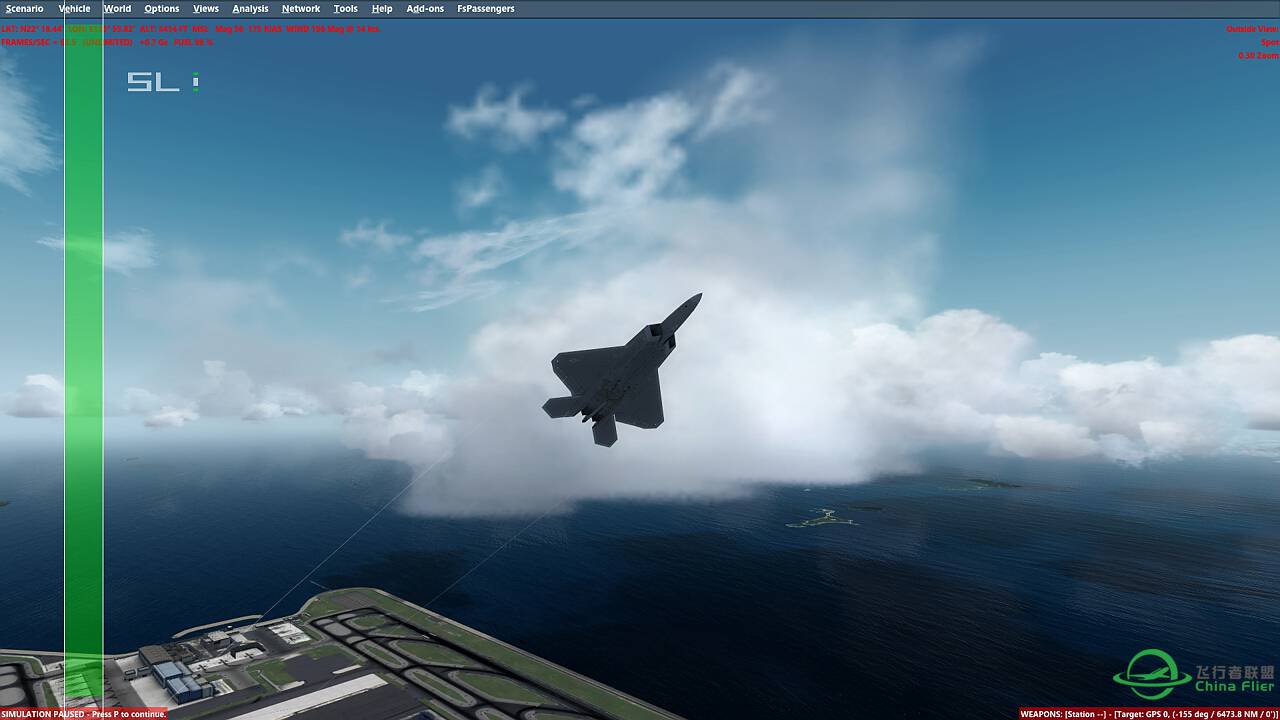
Task: Open the Analysis menu
Action: pyautogui.click(x=250, y=8)
